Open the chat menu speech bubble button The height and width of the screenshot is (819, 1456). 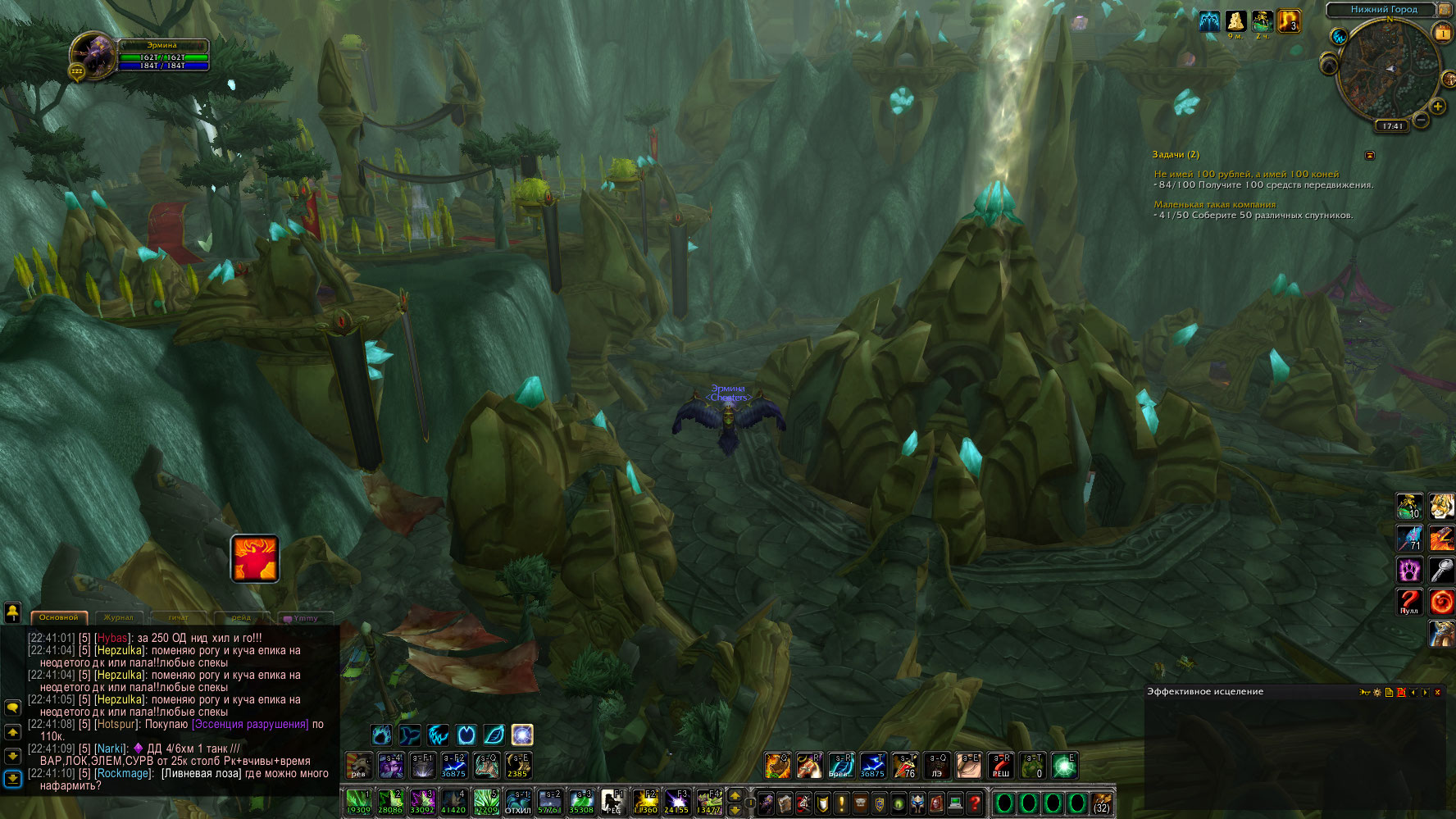[x=12, y=707]
